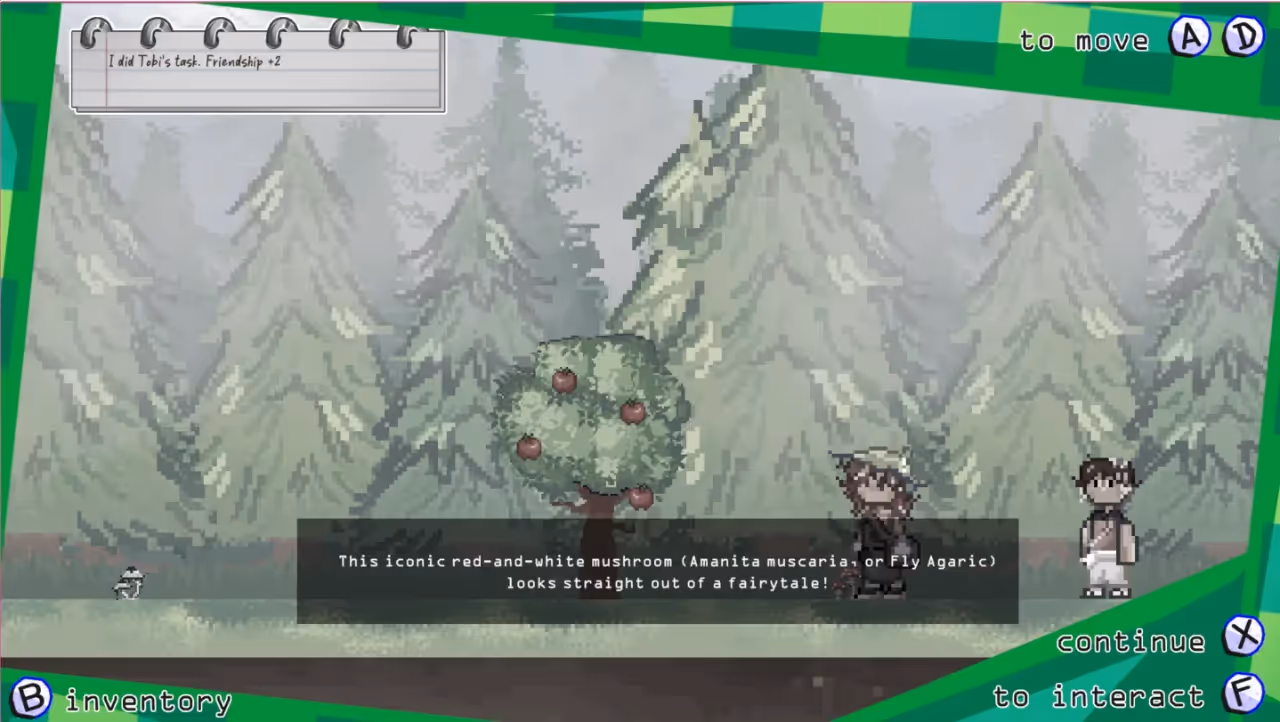Click the 'to interact' text label

pos(1097,697)
